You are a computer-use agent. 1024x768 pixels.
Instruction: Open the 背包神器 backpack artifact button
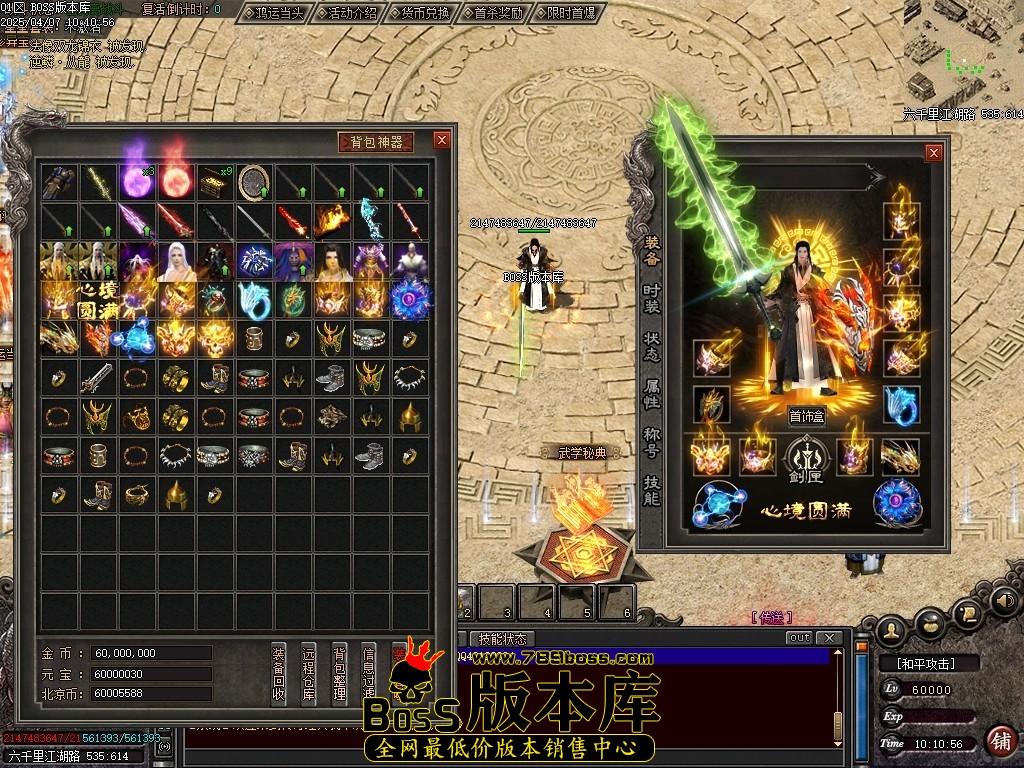[376, 142]
